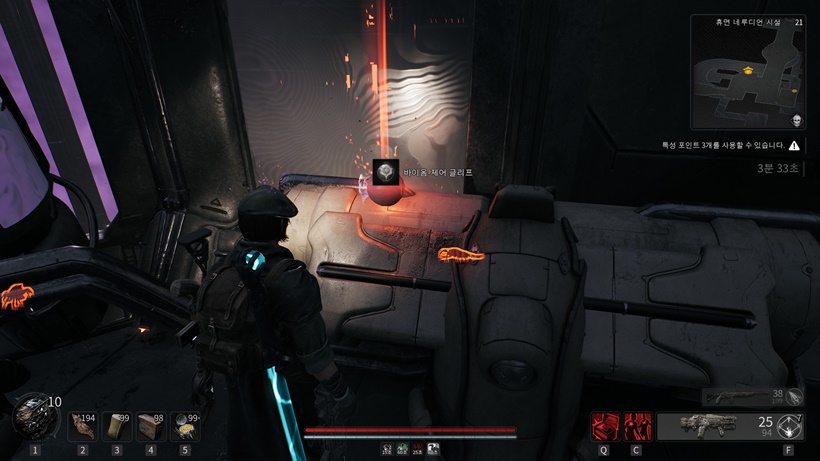Activate the weapon mod icon on F

pyautogui.click(x=790, y=427)
